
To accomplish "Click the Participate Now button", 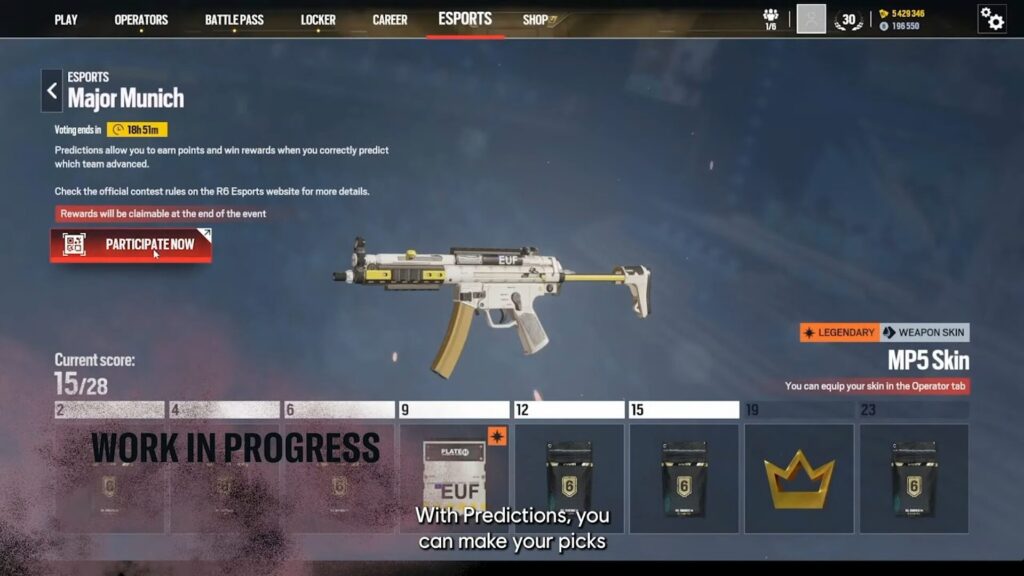I will [131, 245].
